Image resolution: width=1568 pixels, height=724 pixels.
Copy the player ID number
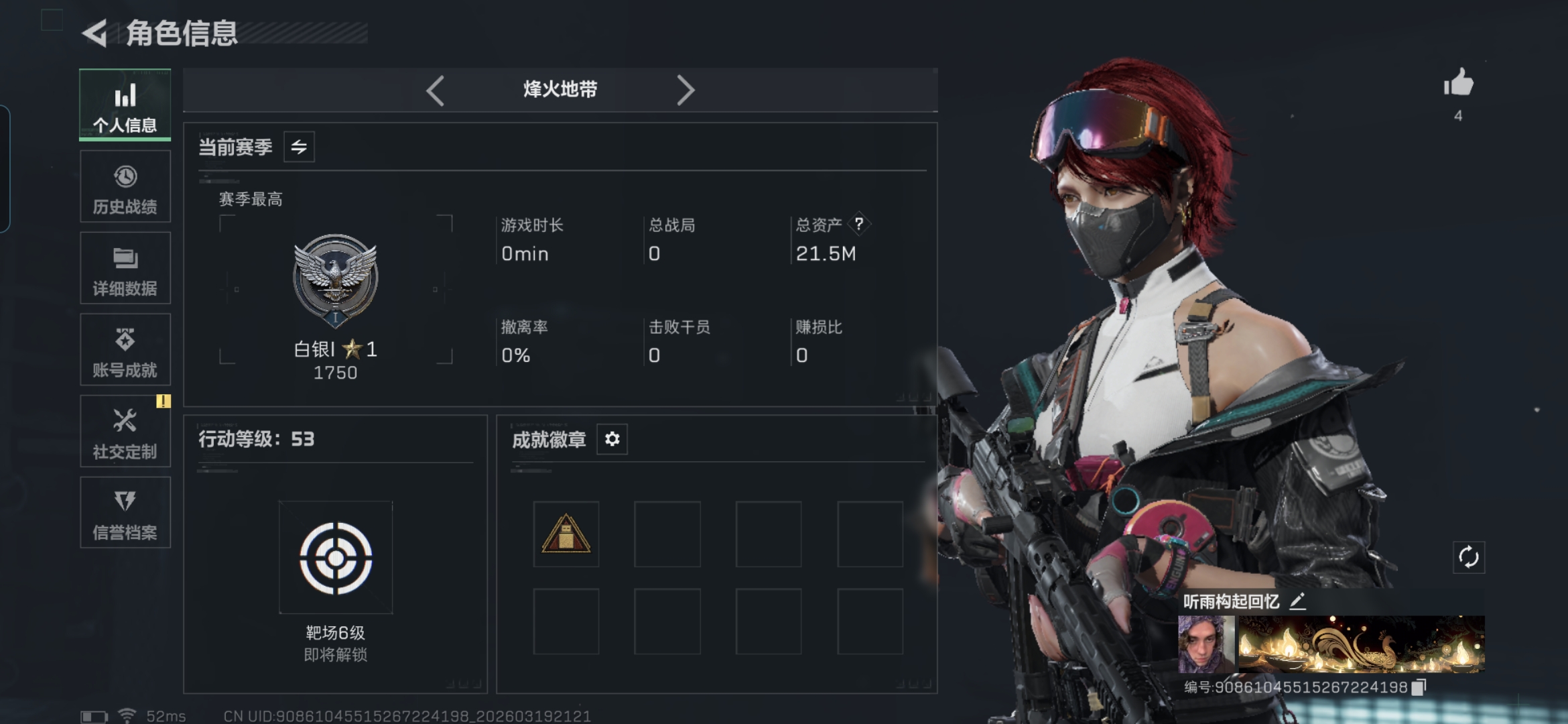click(x=1419, y=687)
